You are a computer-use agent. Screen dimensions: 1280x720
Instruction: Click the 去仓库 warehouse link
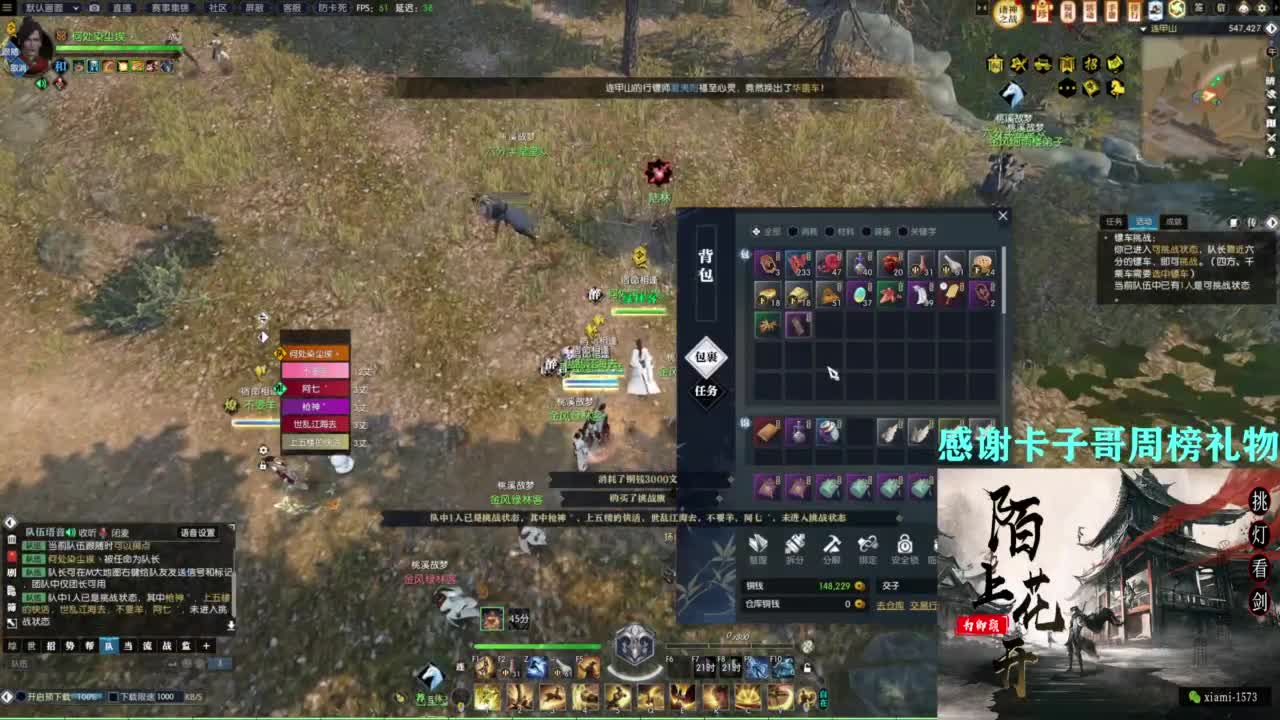[890, 605]
